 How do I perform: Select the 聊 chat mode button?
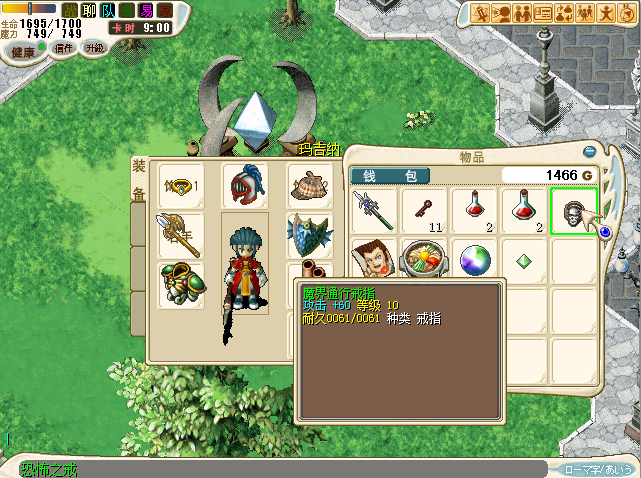pyautogui.click(x=88, y=11)
